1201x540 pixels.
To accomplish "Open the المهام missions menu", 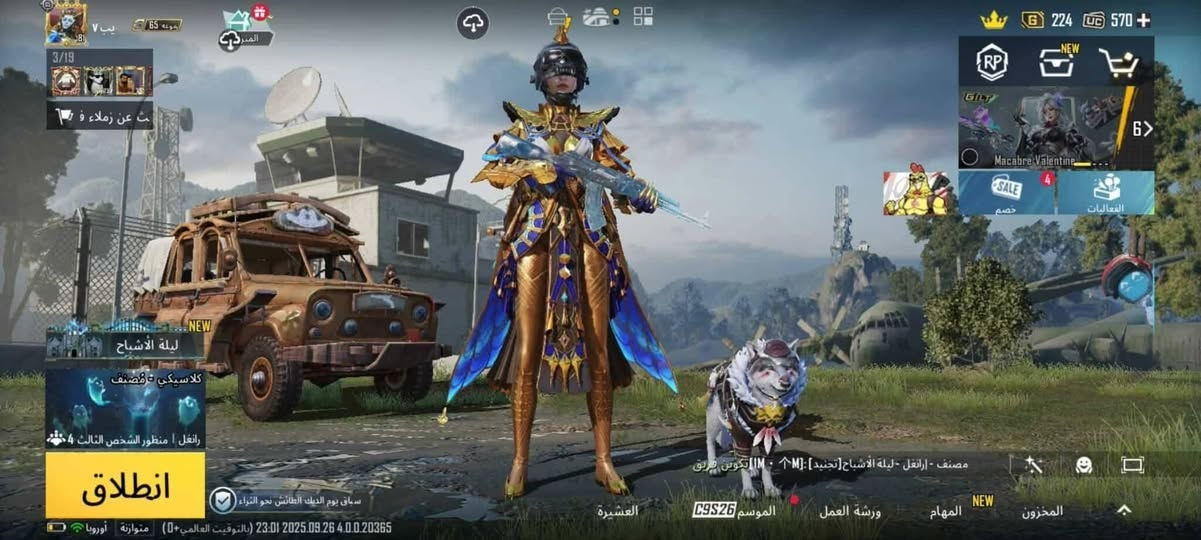I will coord(946,511).
